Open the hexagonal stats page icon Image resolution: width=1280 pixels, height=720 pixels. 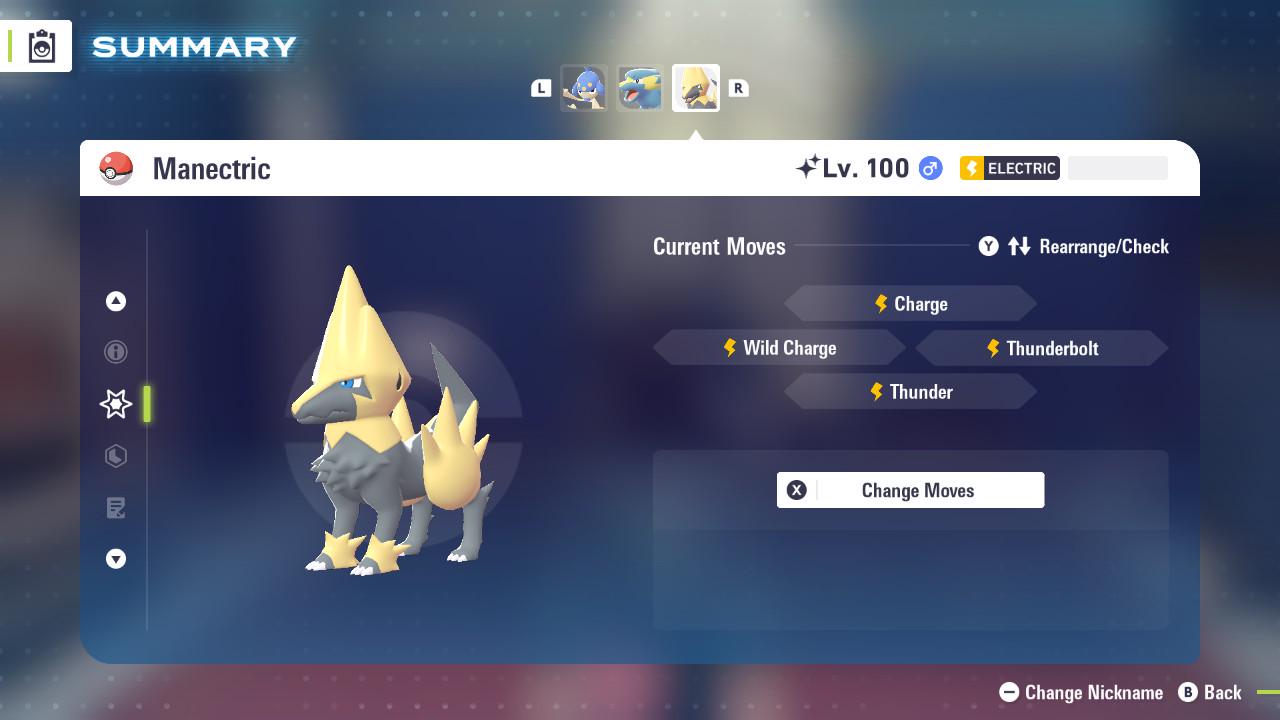coord(116,456)
